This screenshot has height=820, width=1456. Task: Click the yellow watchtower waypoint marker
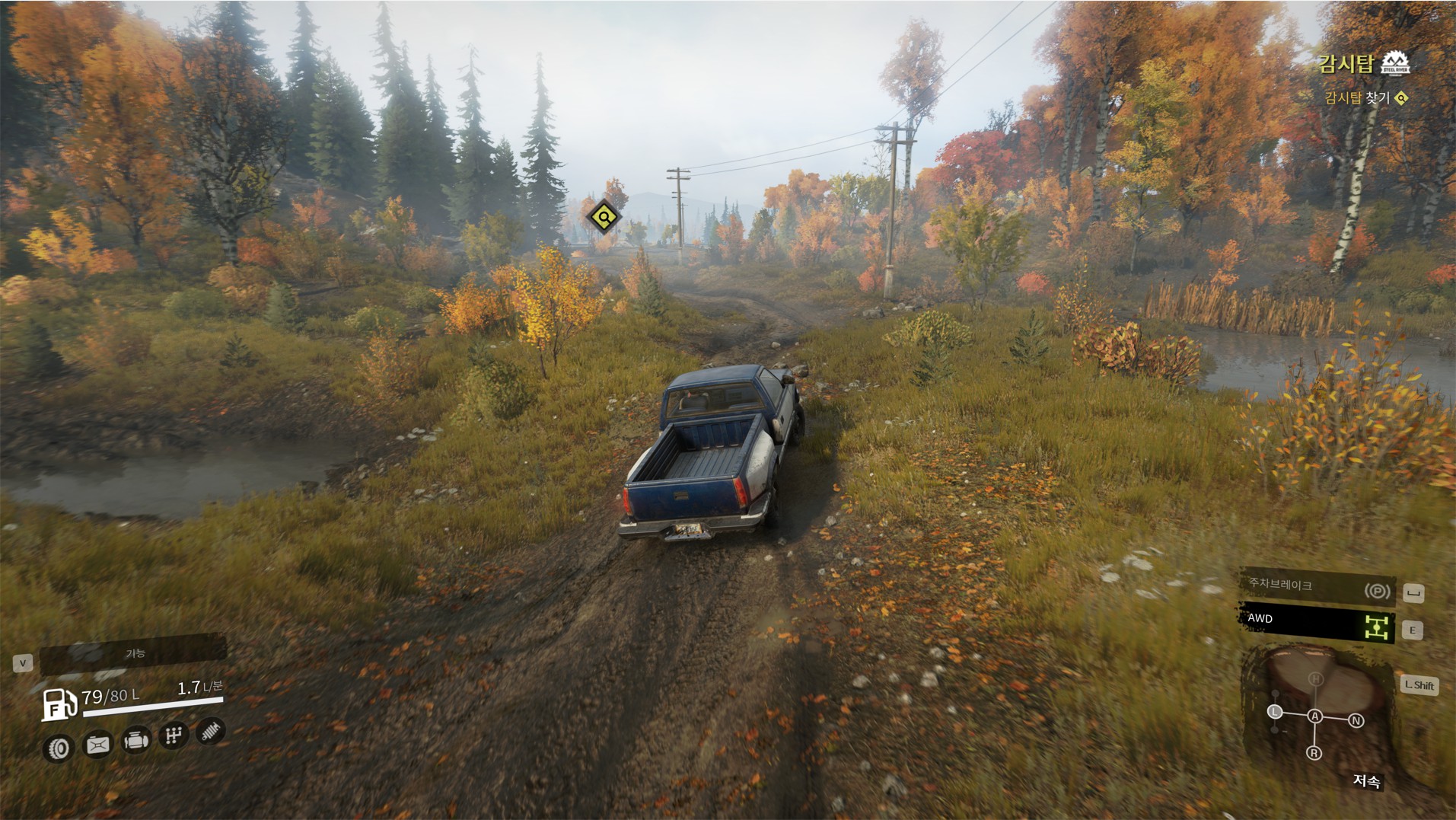(604, 217)
